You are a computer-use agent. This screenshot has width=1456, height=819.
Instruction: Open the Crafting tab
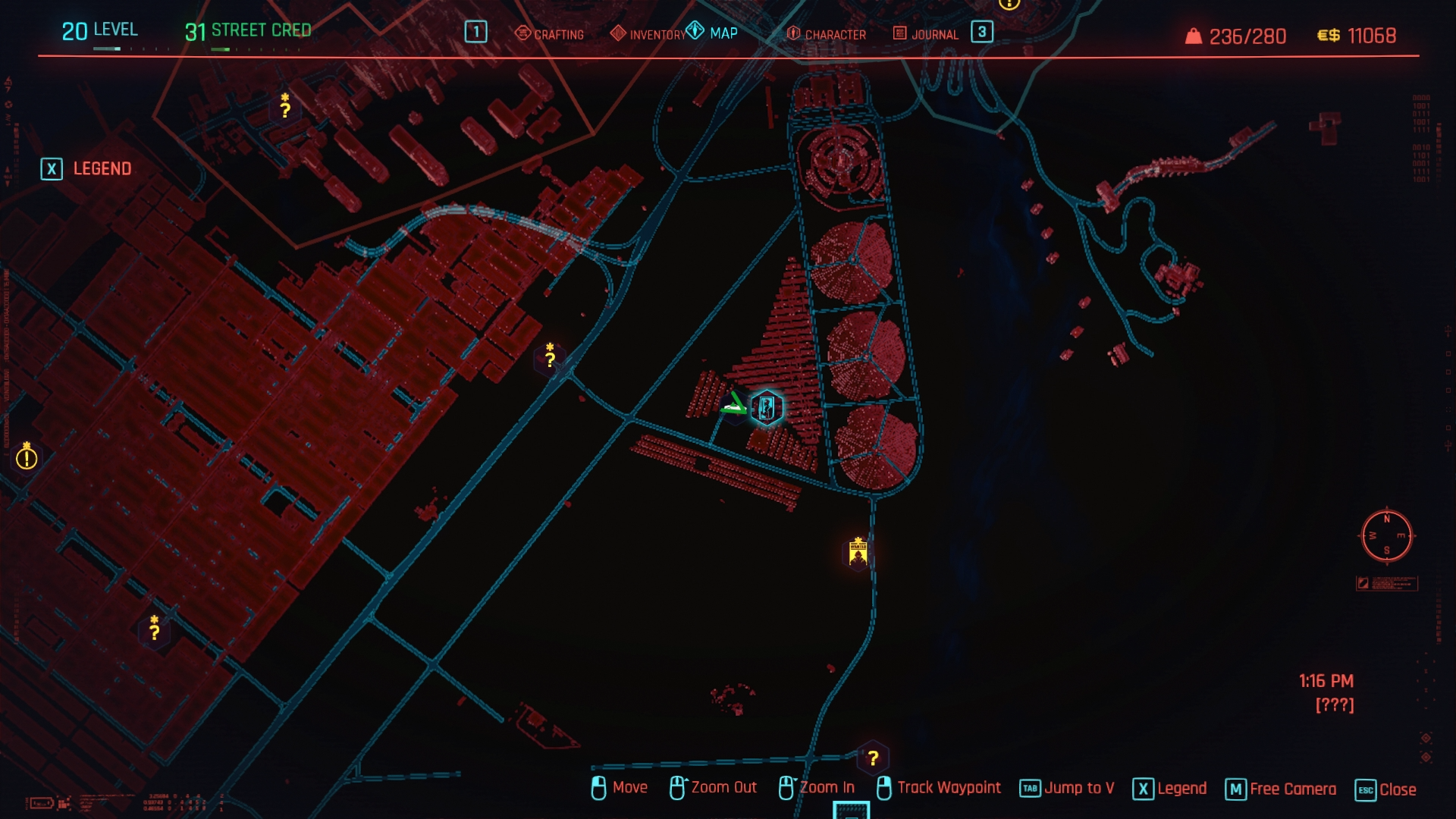550,34
